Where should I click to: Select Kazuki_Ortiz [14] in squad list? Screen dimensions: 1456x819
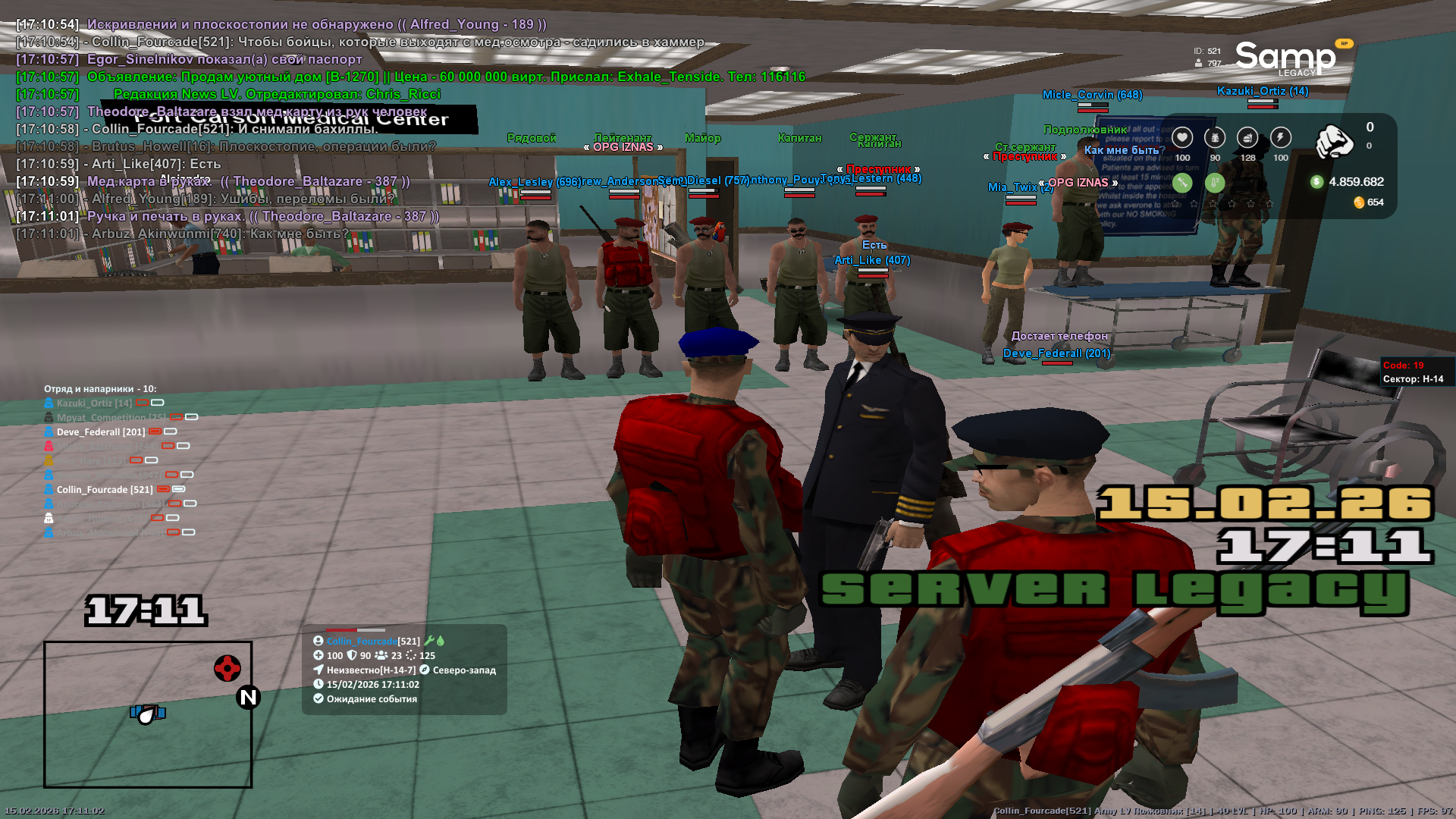94,403
